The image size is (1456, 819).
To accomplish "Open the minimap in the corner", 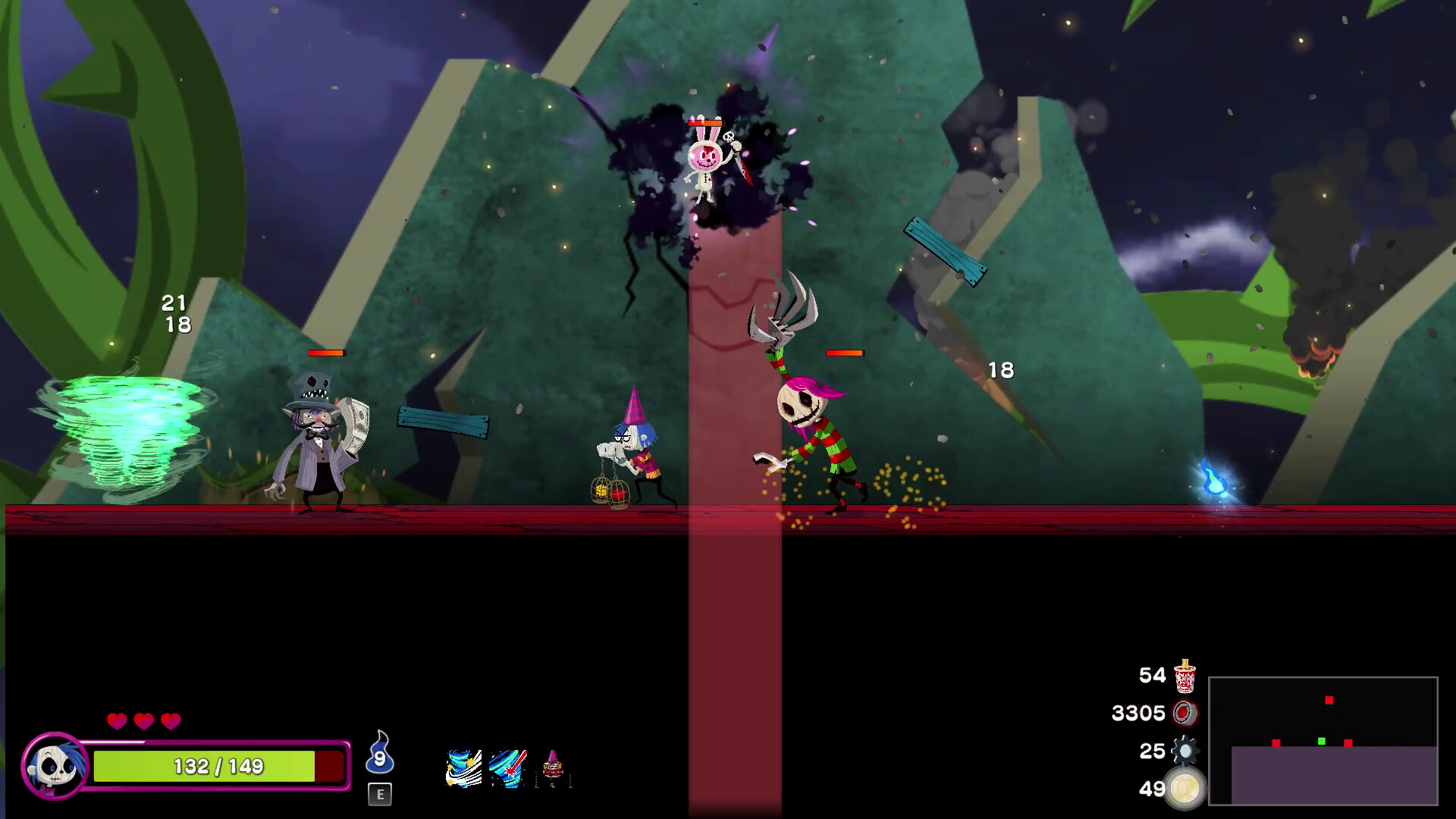I will point(1323,740).
